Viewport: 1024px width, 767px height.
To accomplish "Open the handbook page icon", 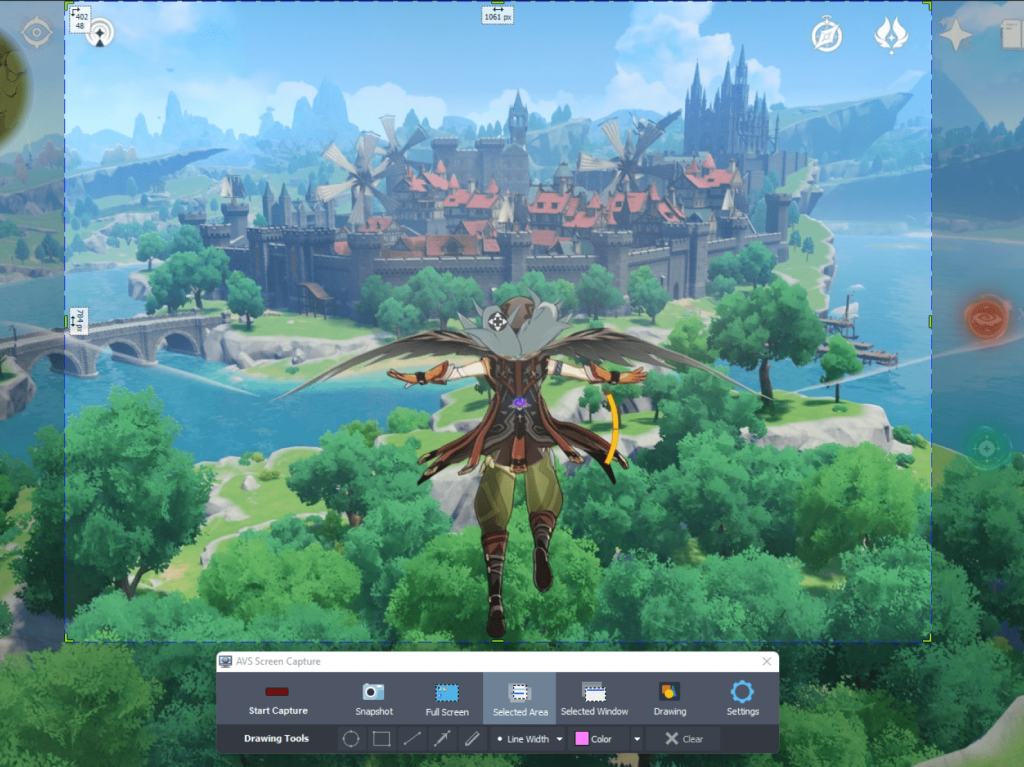I will [1012, 36].
